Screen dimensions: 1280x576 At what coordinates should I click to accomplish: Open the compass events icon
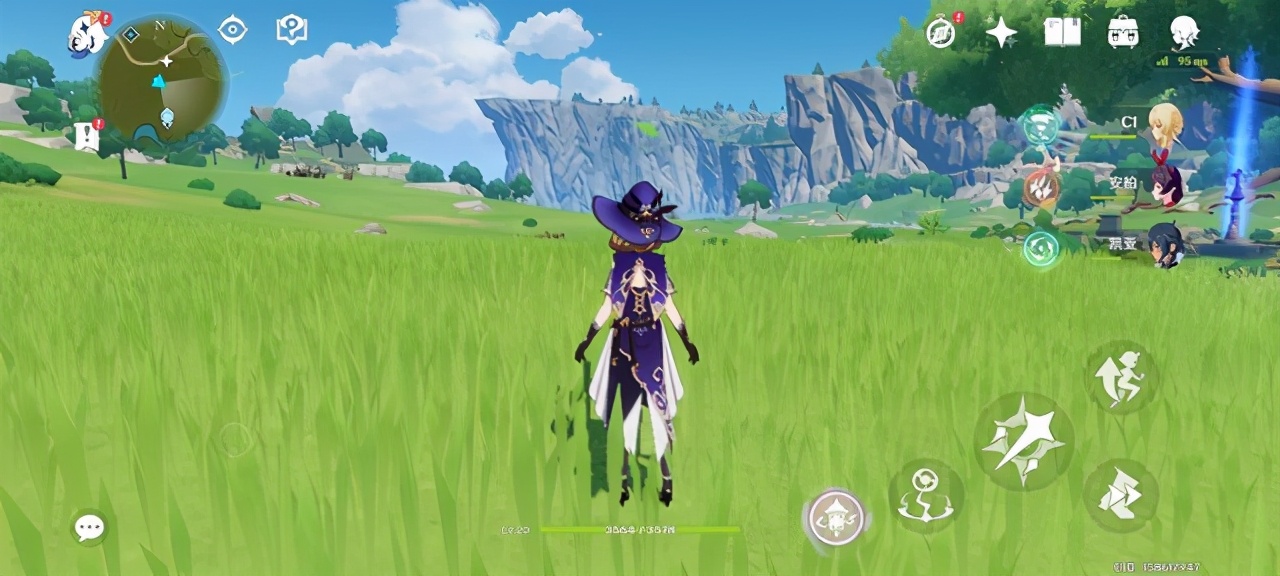(x=941, y=32)
